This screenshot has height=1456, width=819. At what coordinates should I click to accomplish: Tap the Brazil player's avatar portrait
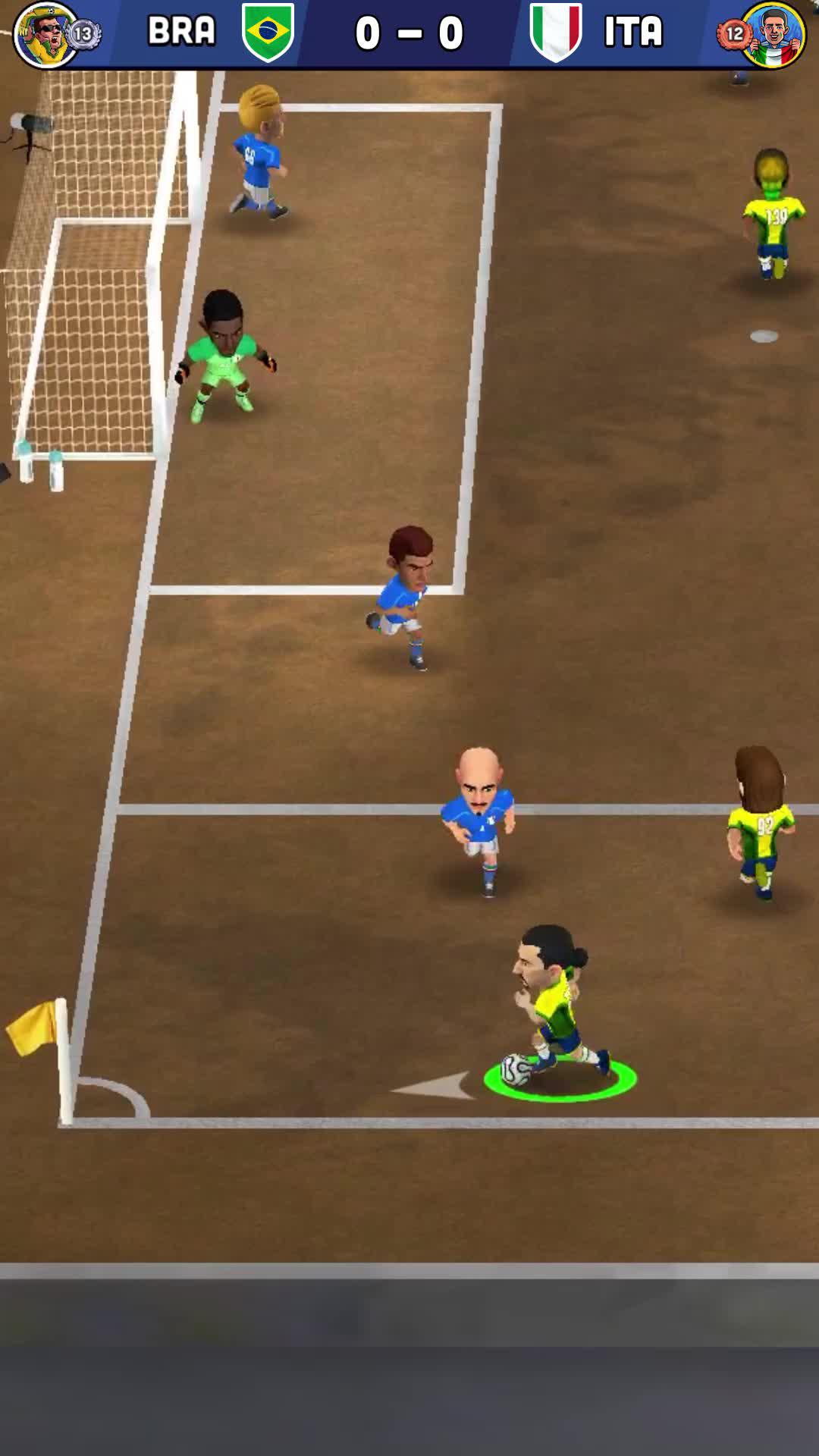[x=45, y=34]
